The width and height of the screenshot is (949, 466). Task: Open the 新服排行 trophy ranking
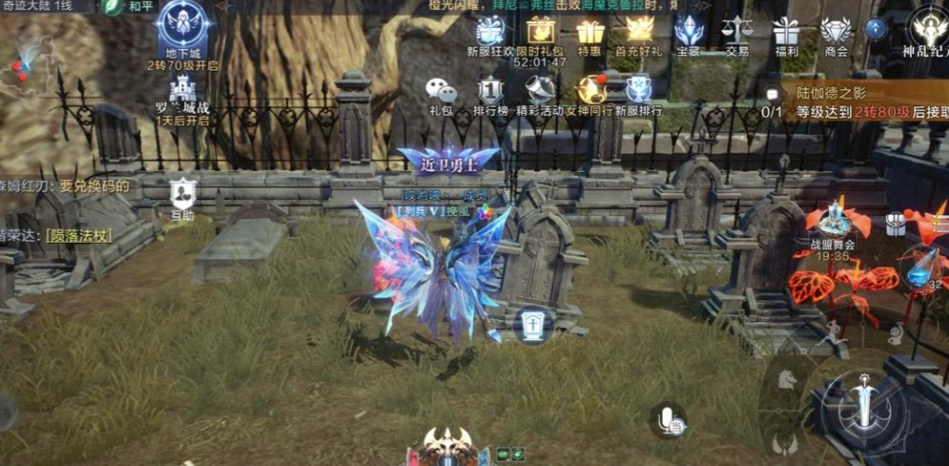638,93
